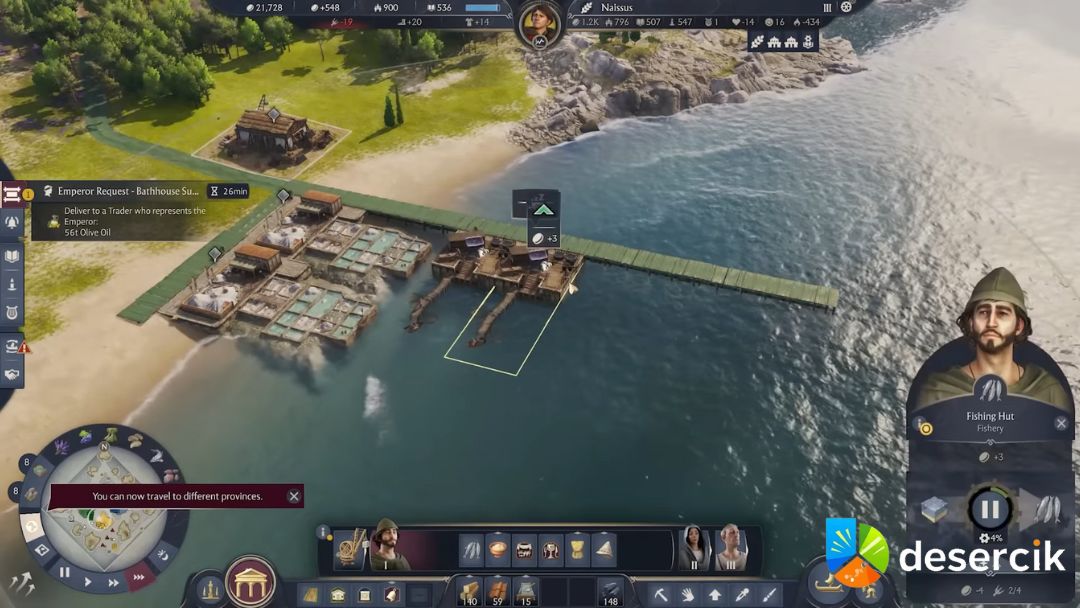1080x608 pixels.
Task: Choose the porridge bowl building icon
Action: [x=498, y=549]
